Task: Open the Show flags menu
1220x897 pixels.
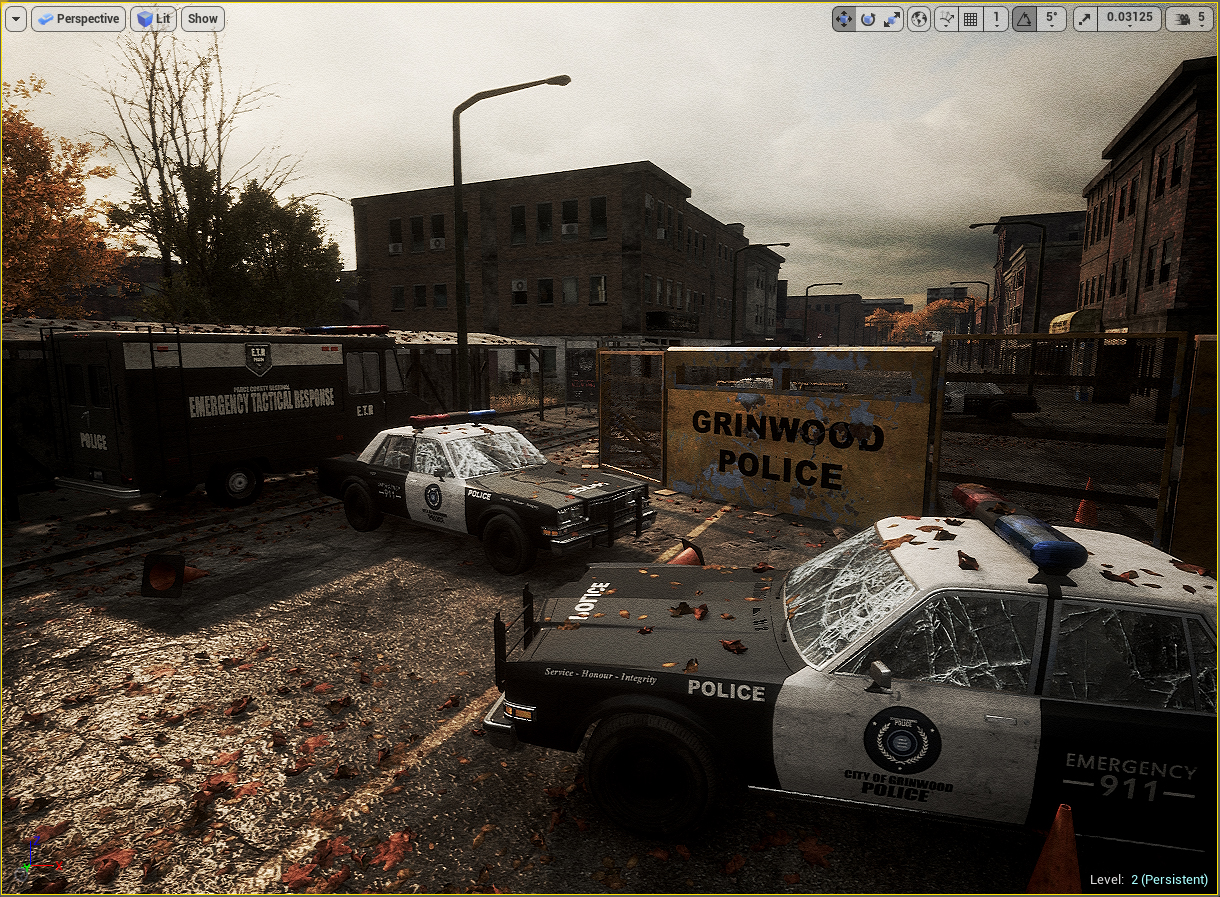Action: pyautogui.click(x=203, y=19)
